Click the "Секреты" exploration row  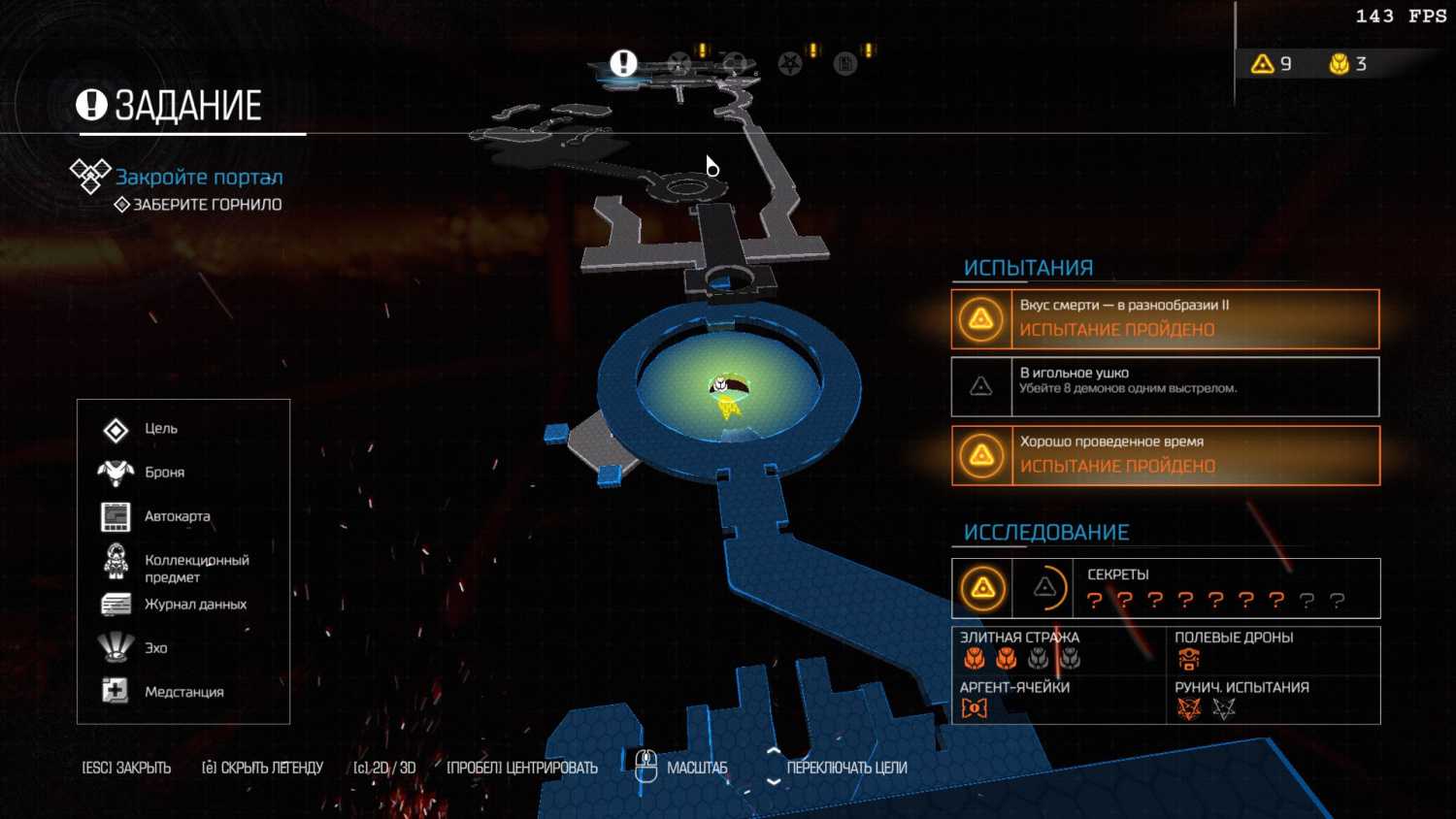[x=1165, y=588]
